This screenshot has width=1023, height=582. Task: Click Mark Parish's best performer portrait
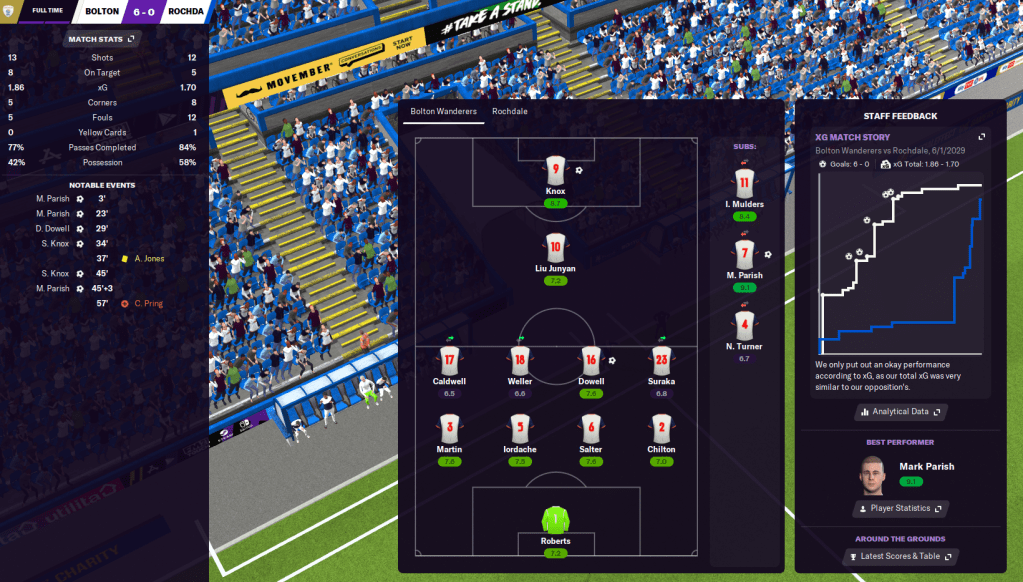[873, 475]
